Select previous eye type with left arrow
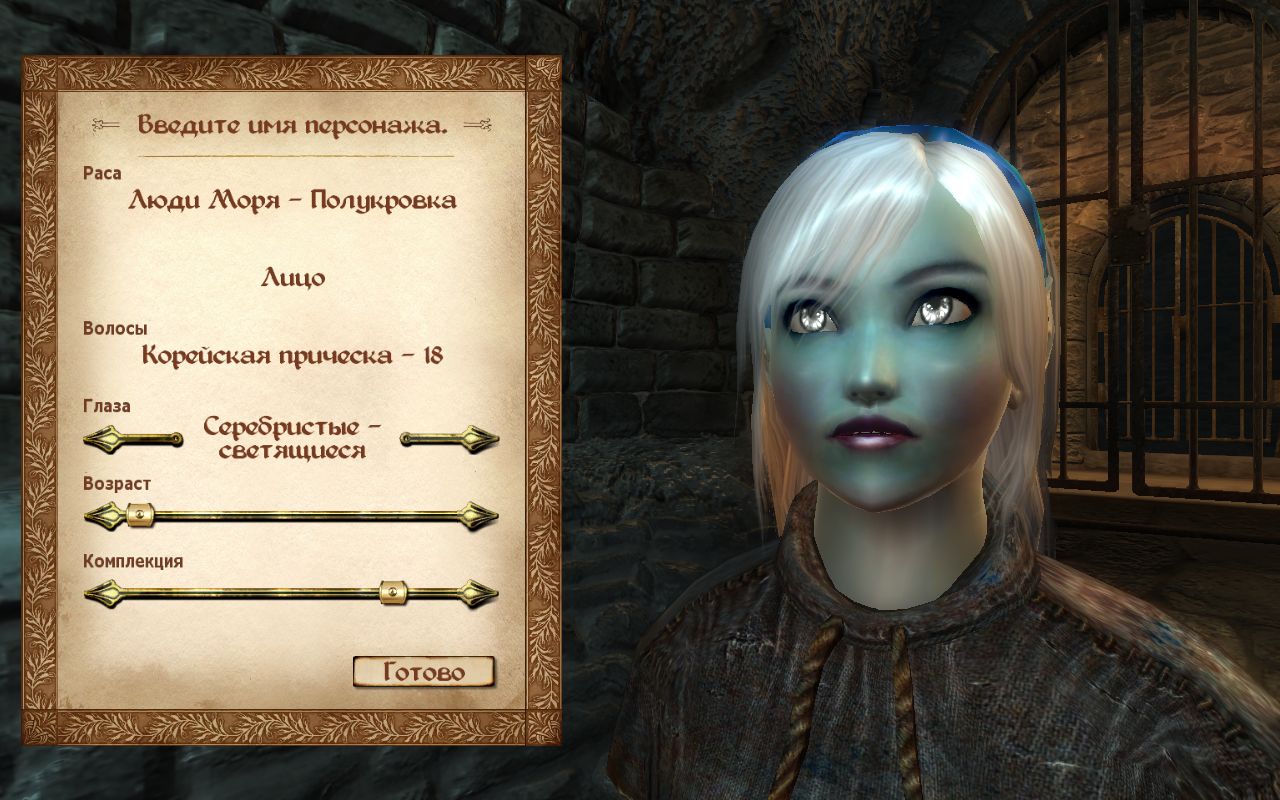1280x800 pixels. [x=130, y=438]
